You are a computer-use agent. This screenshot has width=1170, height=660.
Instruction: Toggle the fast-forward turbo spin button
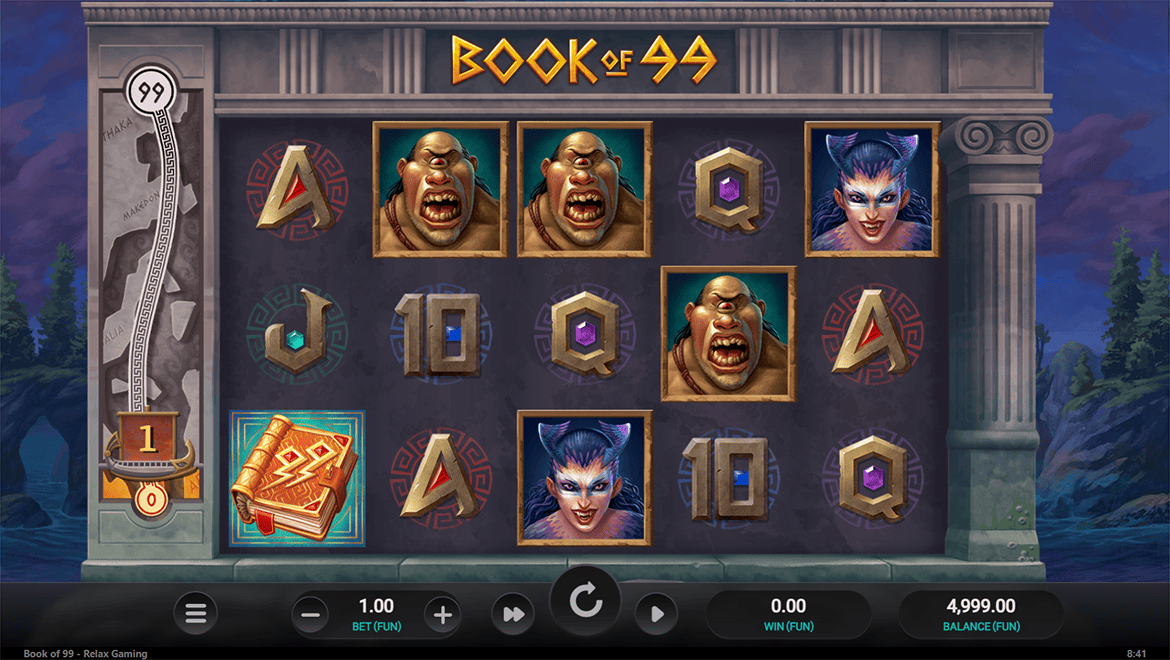click(x=514, y=614)
